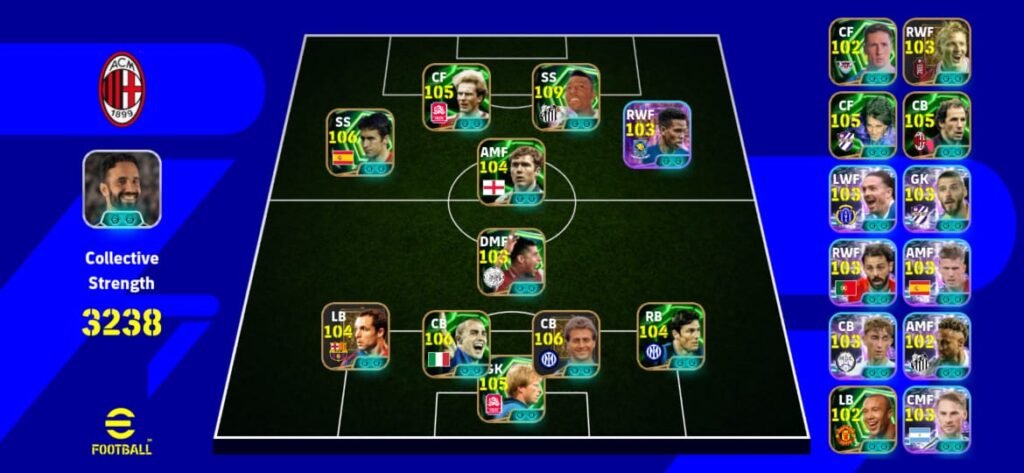Screen dimensions: 1024x473
Task: Select the substitute GK 103 card
Action: pos(936,198)
